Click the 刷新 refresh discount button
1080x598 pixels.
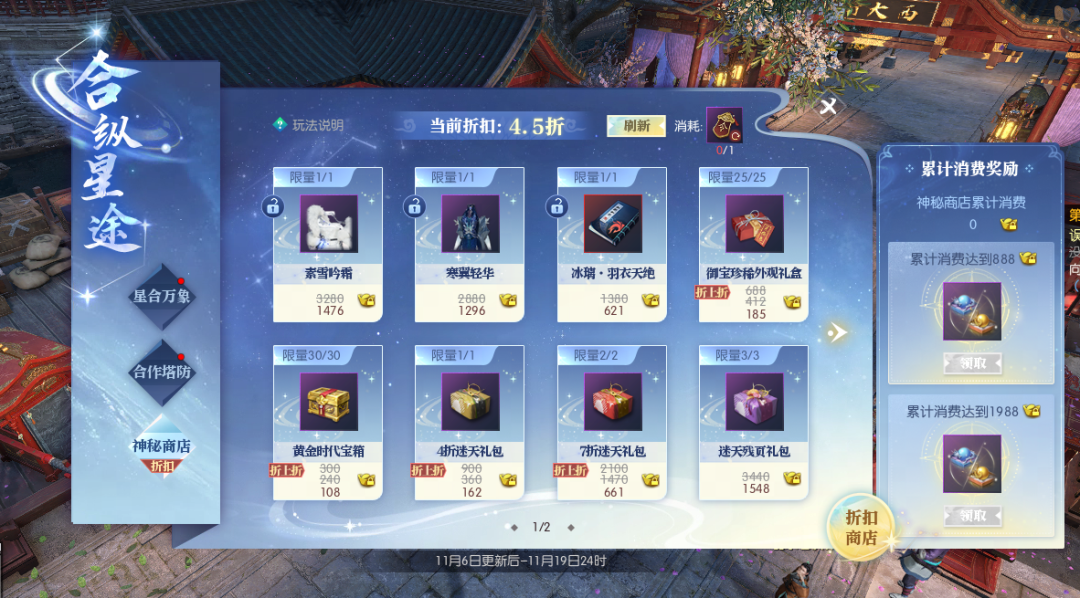point(636,126)
